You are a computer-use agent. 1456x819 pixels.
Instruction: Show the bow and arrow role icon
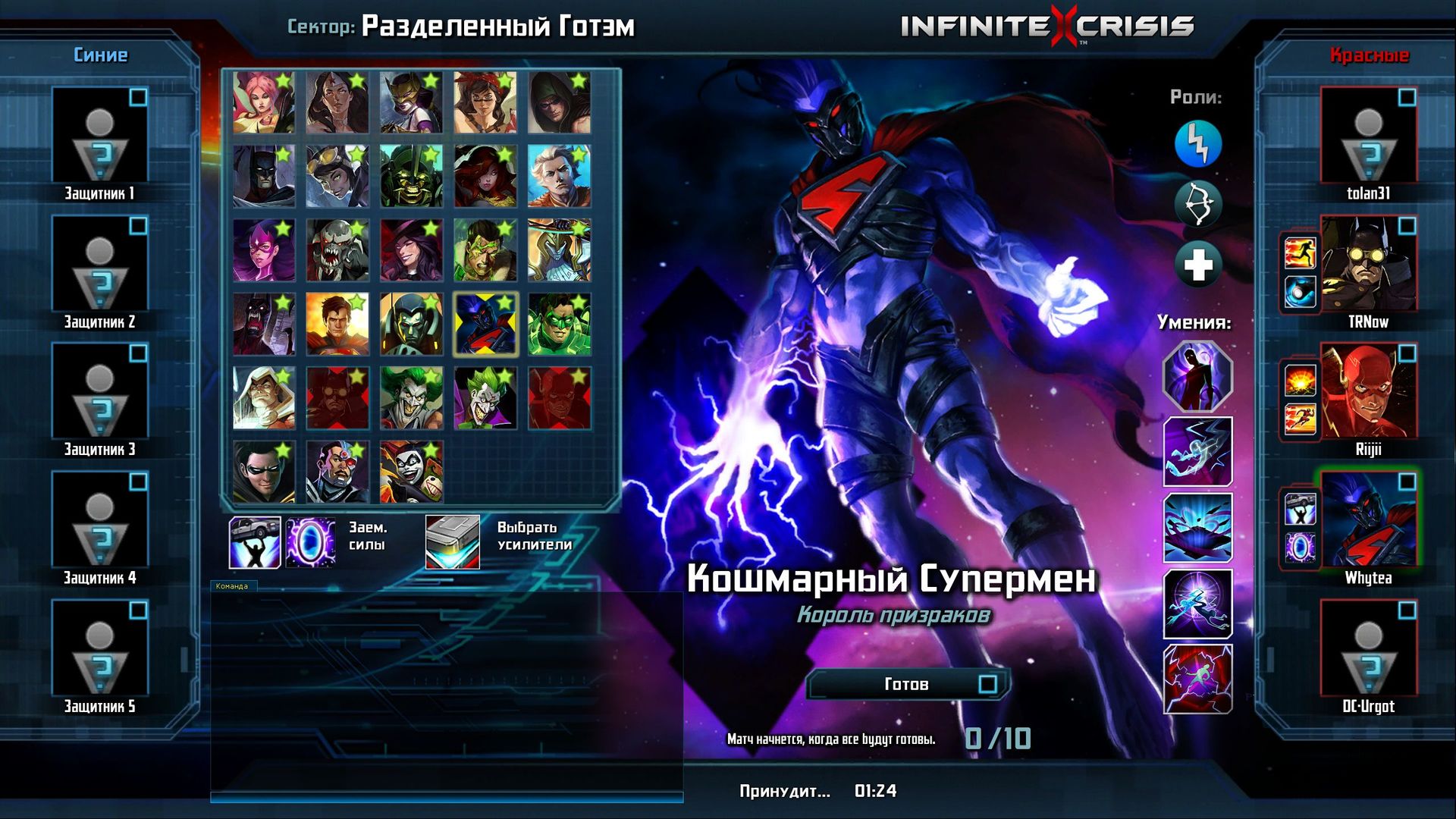point(1198,204)
